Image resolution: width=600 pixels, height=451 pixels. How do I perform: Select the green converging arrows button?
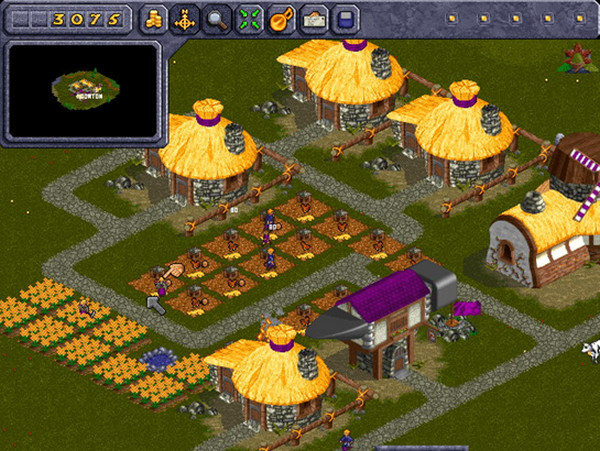tap(249, 18)
